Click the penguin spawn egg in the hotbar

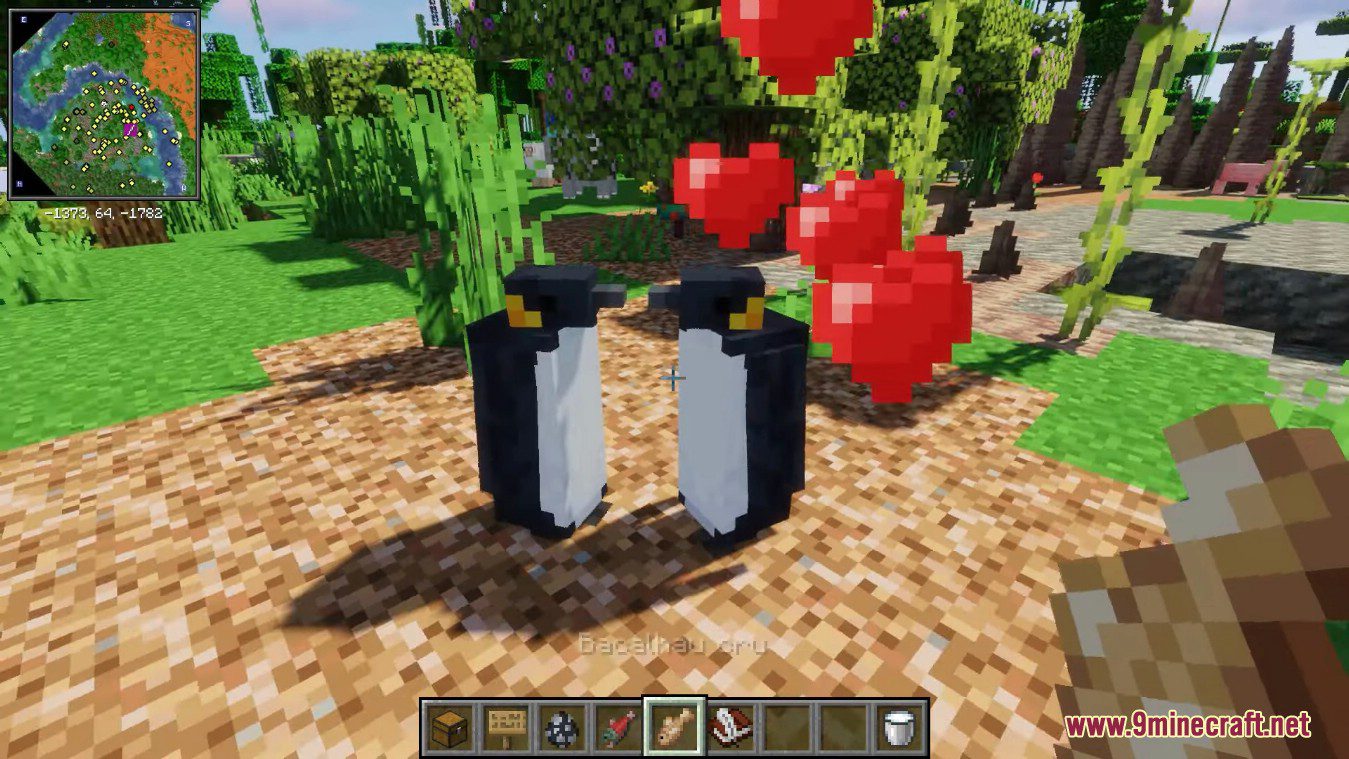560,727
